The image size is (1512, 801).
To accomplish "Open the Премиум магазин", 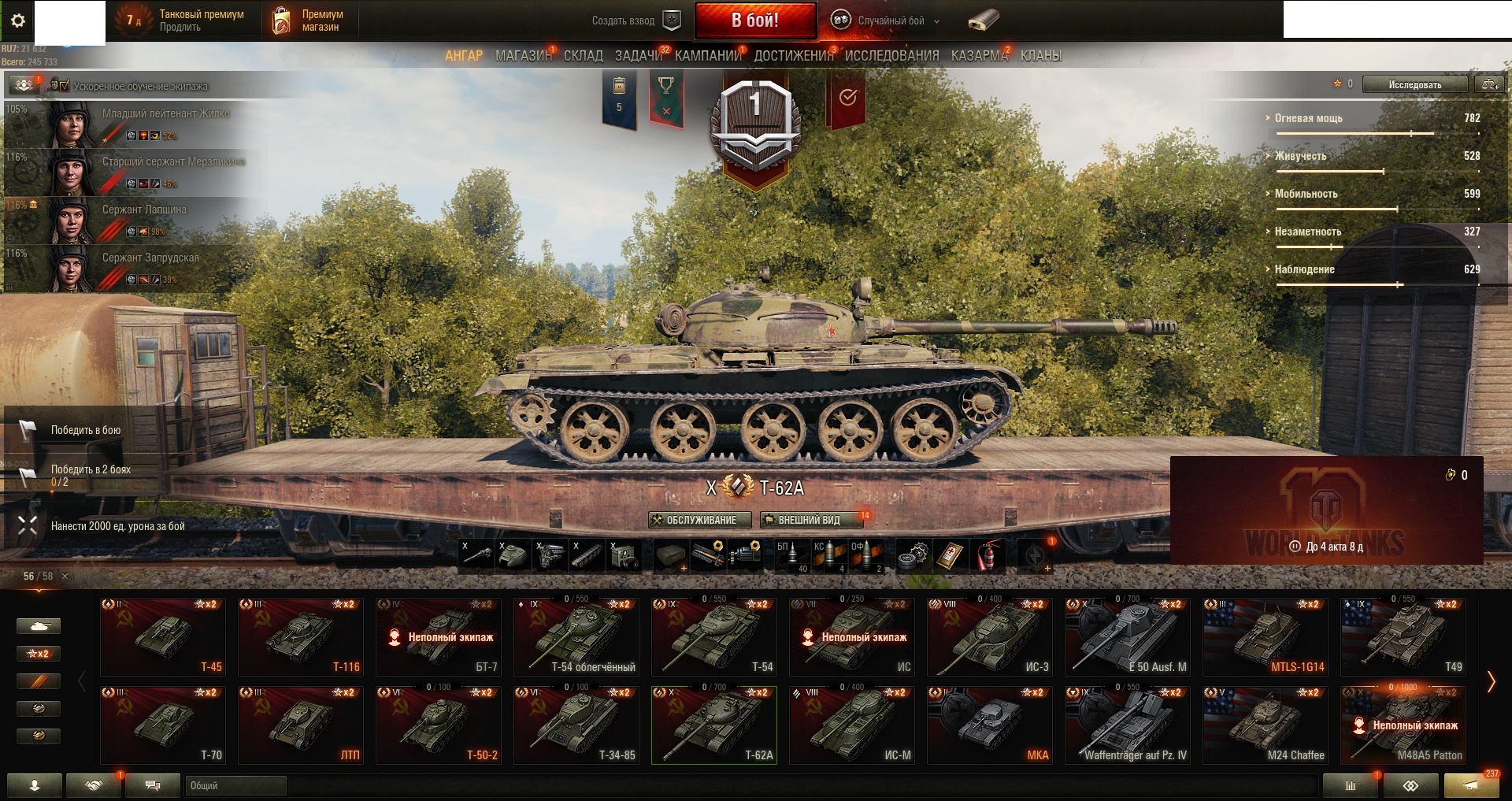I will (x=309, y=20).
